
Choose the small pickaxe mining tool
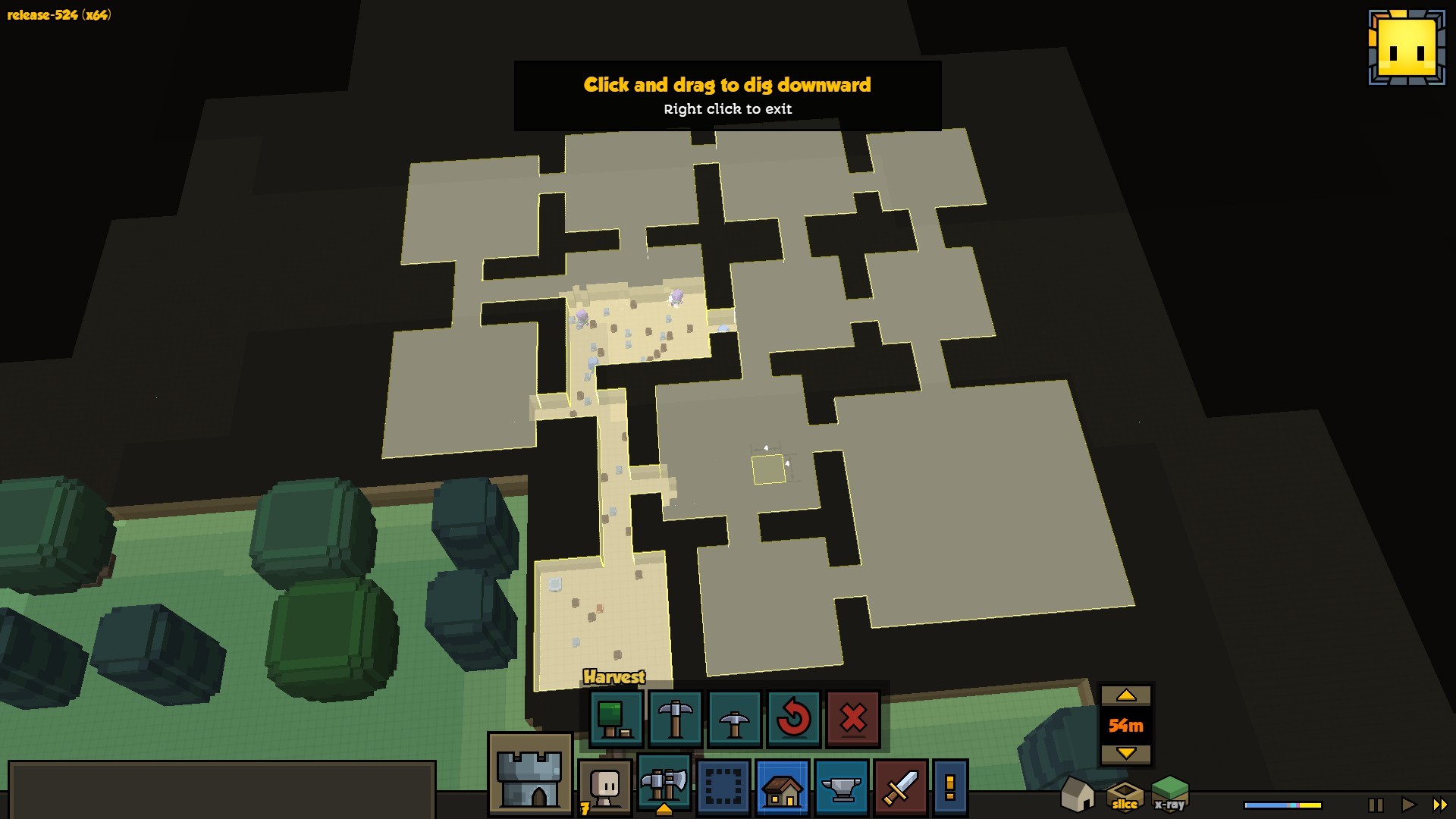coord(734,718)
